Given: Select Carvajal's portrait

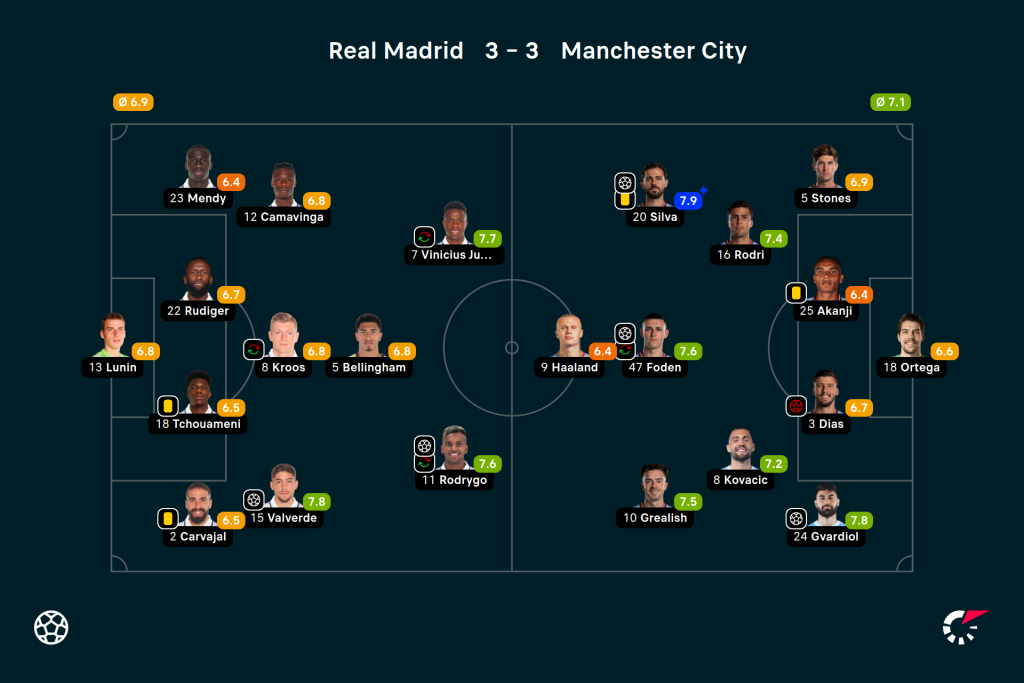Looking at the screenshot, I should click(x=198, y=506).
